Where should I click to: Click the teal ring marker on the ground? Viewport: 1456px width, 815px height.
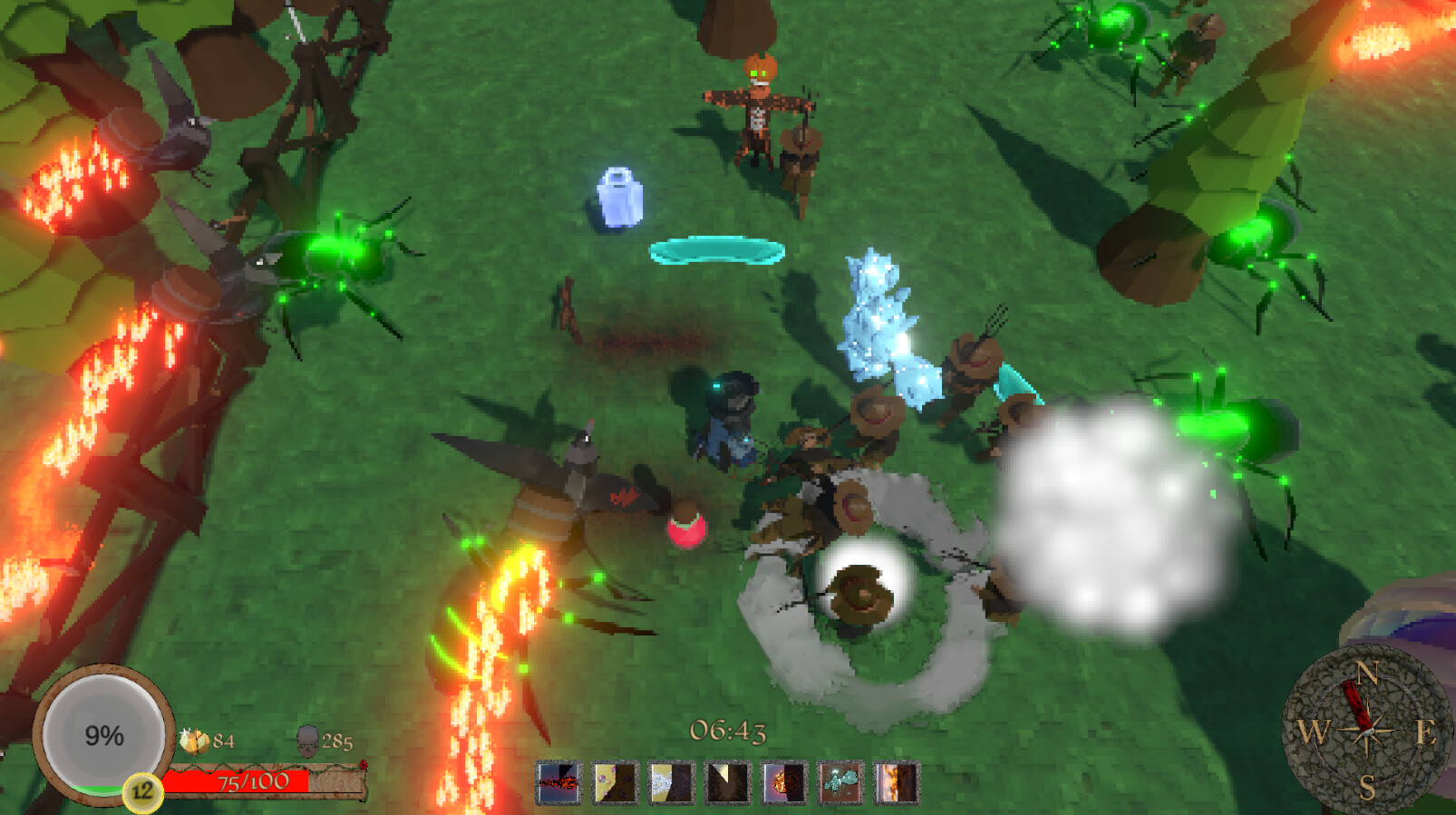coord(718,250)
